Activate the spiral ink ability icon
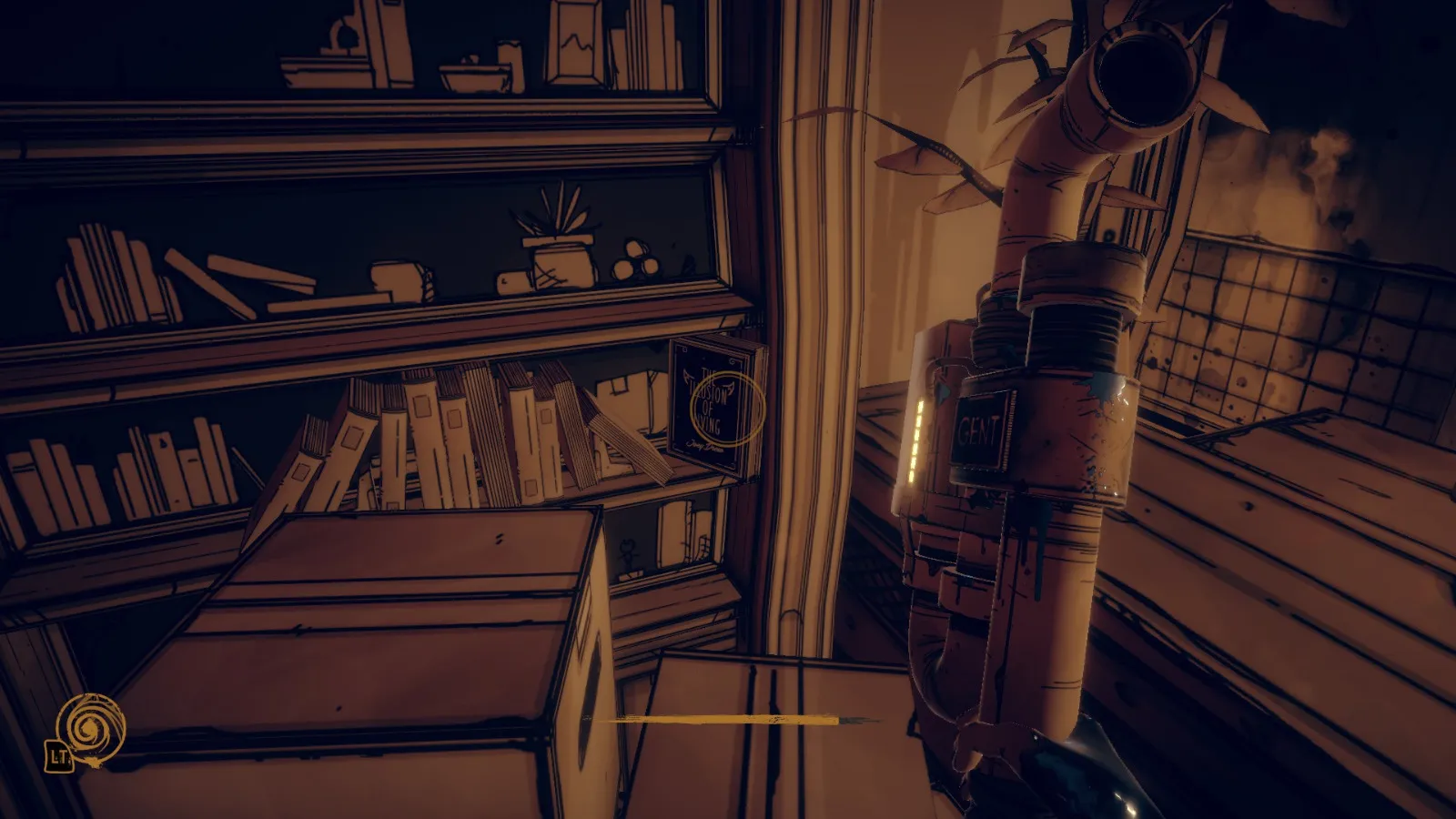Screen dimensions: 1456x819 click(90, 727)
